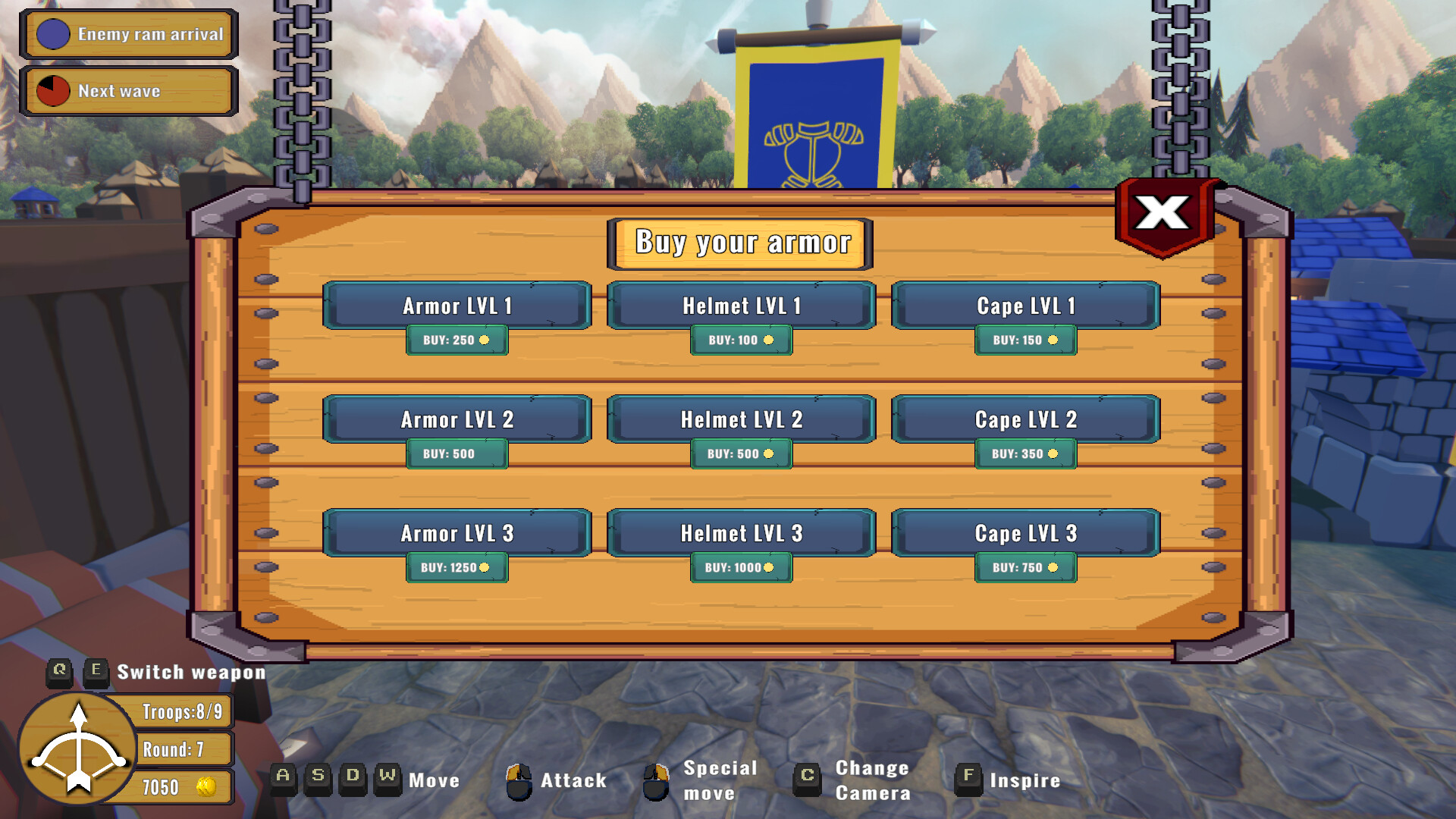Buy Armor LVL 3 for 1250 gold
The width and height of the screenshot is (1456, 819).
tap(457, 567)
